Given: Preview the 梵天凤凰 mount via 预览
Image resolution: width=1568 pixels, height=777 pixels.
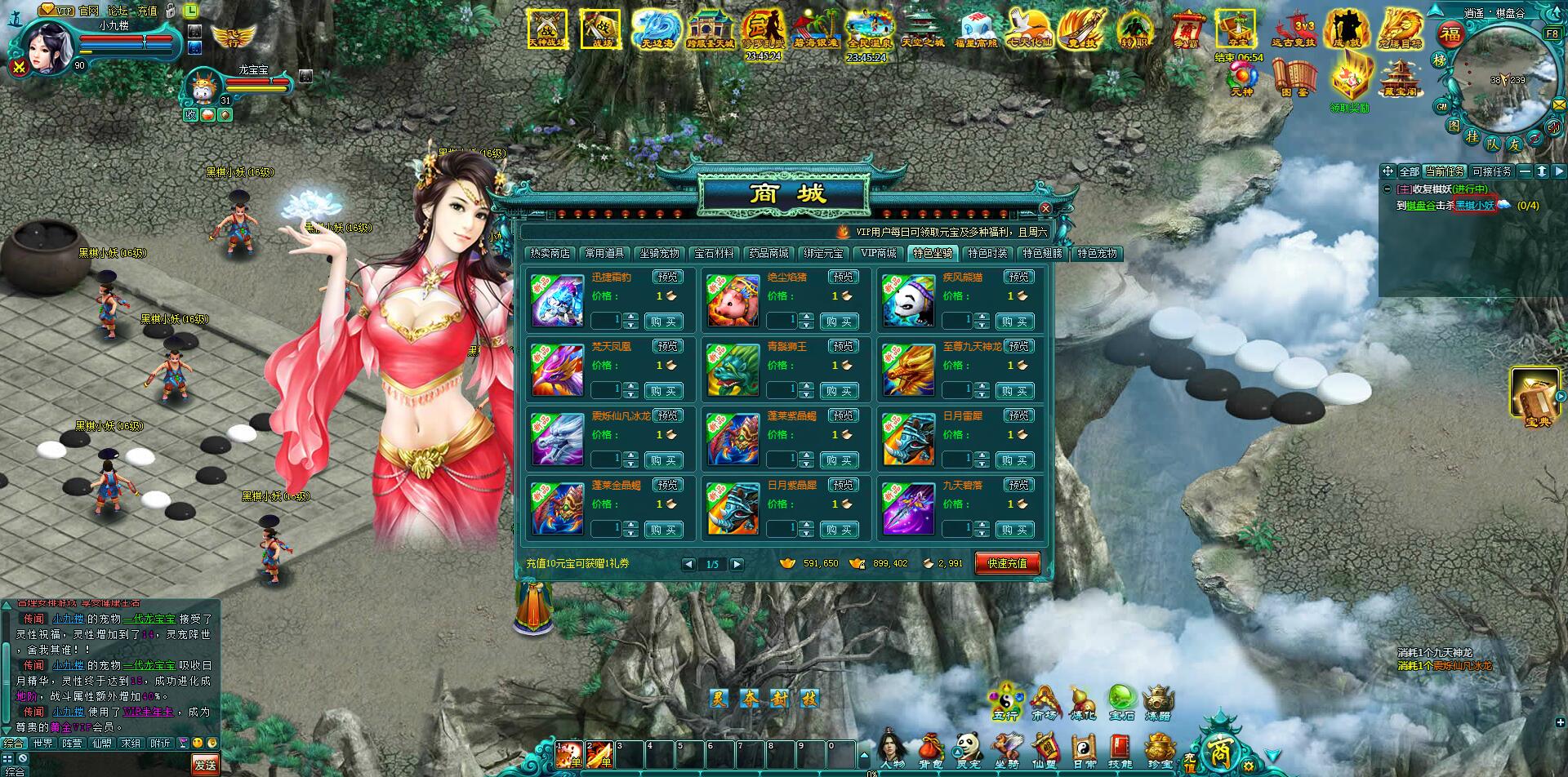Looking at the screenshot, I should (x=666, y=345).
